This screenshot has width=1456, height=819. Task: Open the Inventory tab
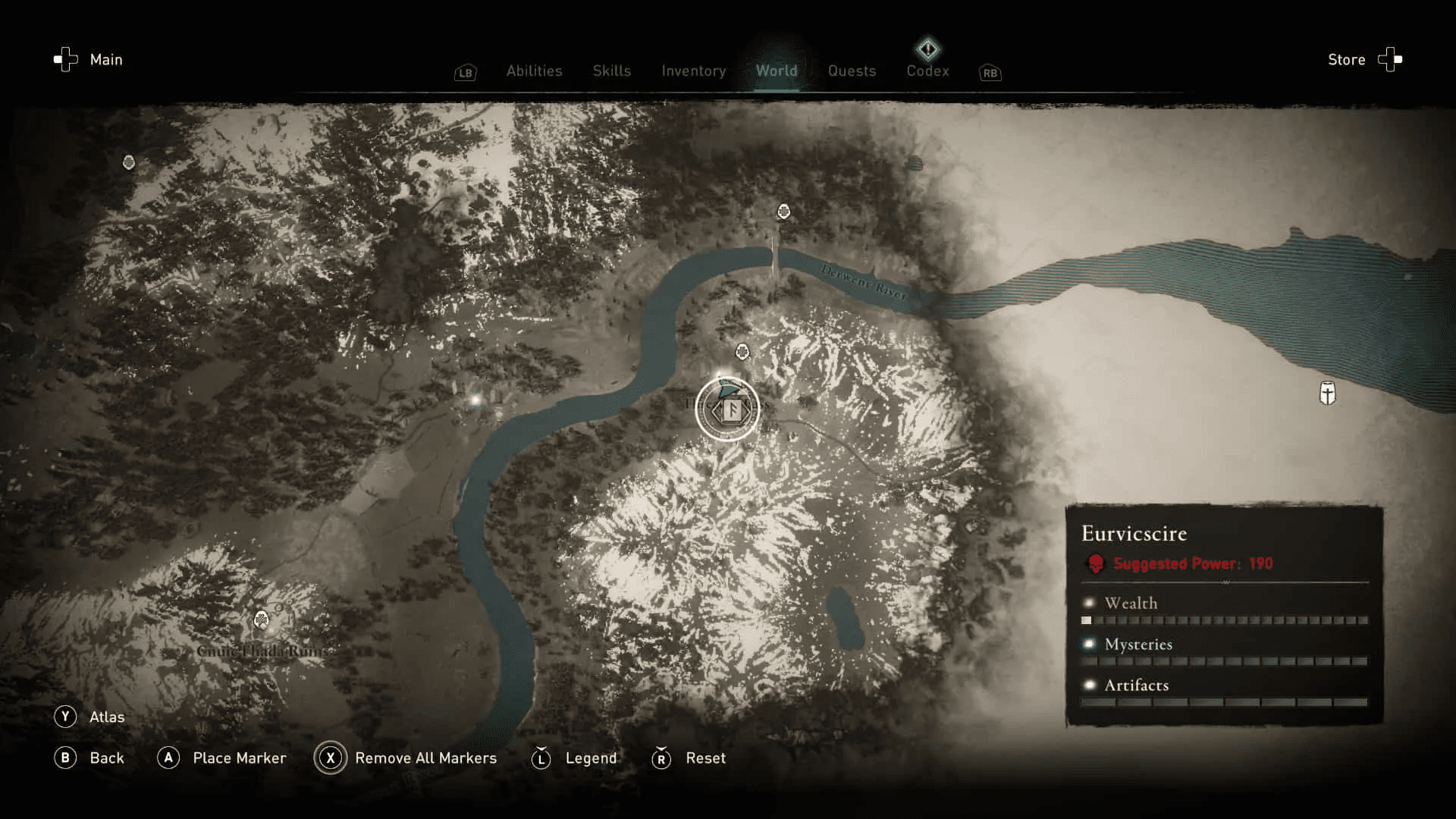pyautogui.click(x=692, y=71)
